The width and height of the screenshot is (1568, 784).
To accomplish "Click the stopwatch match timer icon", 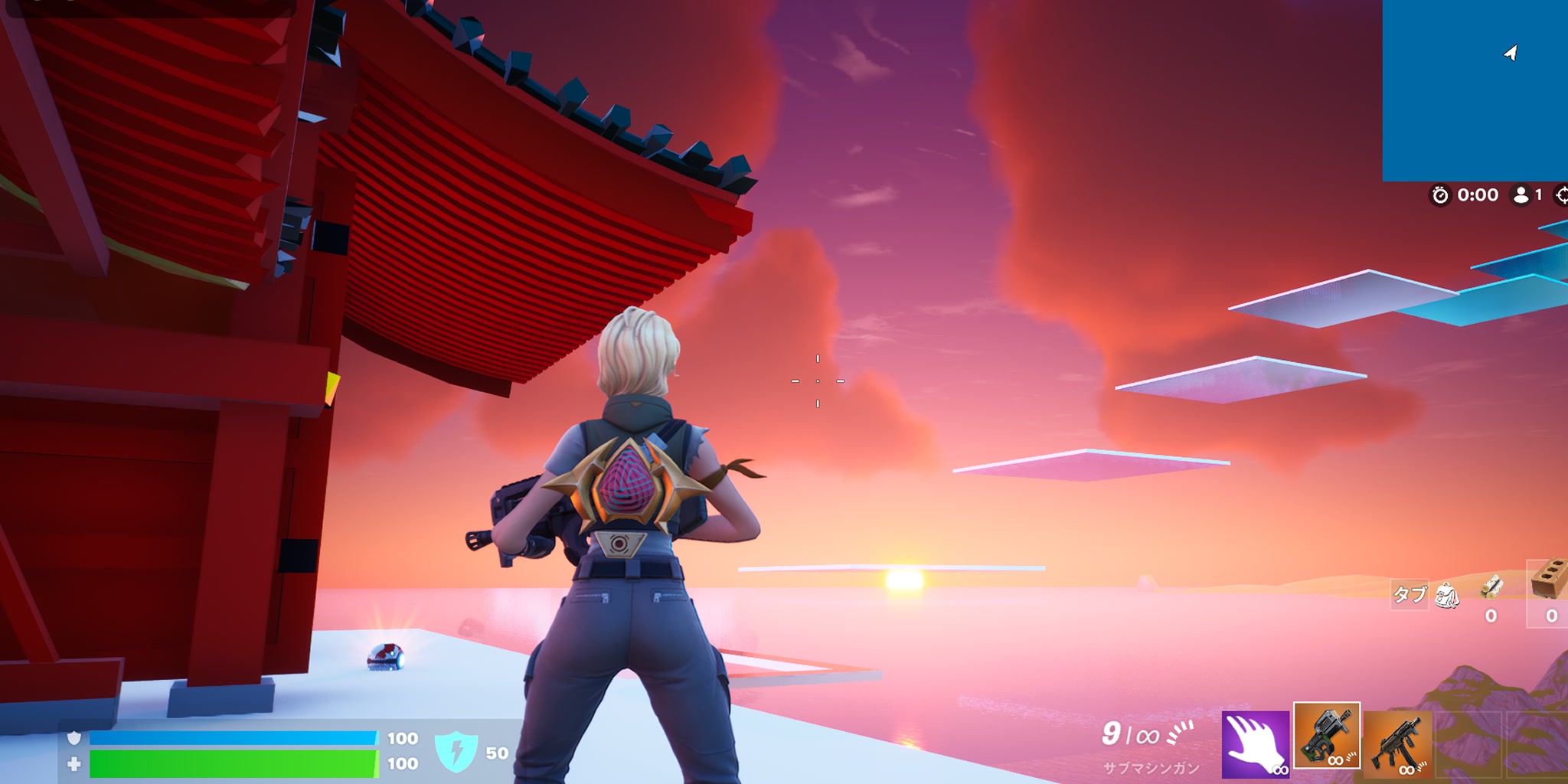I will [x=1442, y=195].
